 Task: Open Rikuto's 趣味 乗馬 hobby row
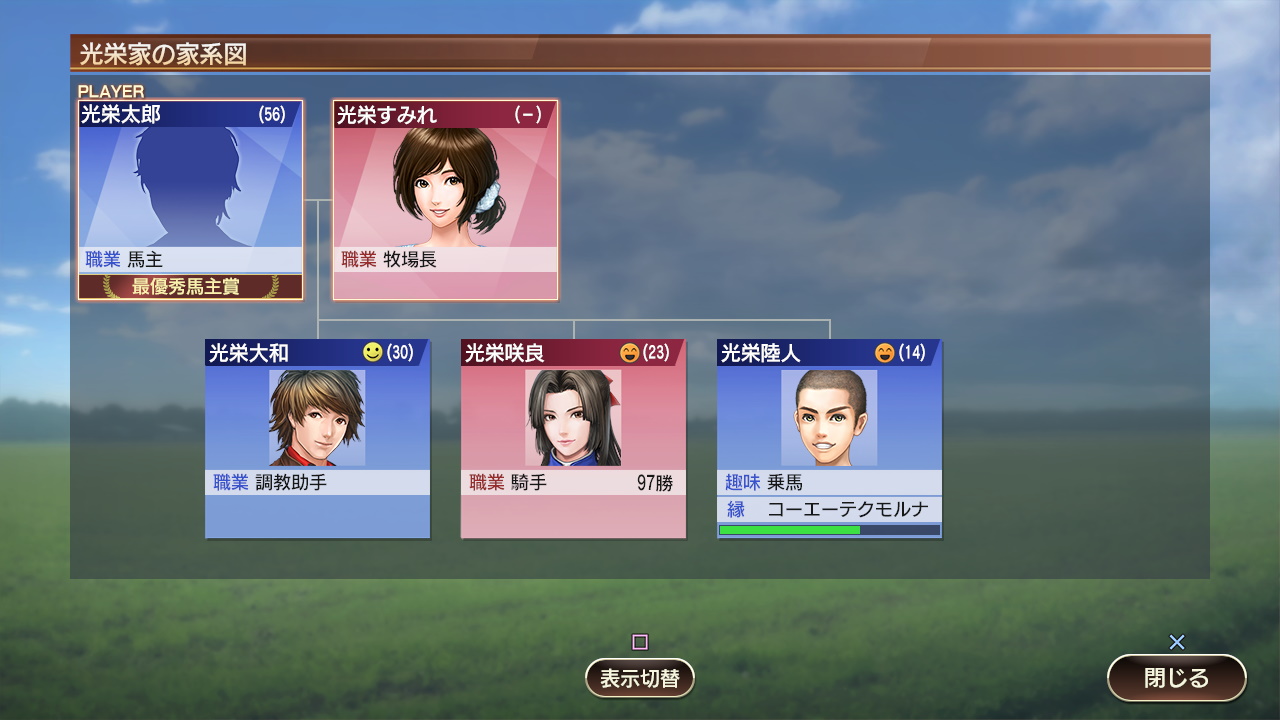(828, 483)
